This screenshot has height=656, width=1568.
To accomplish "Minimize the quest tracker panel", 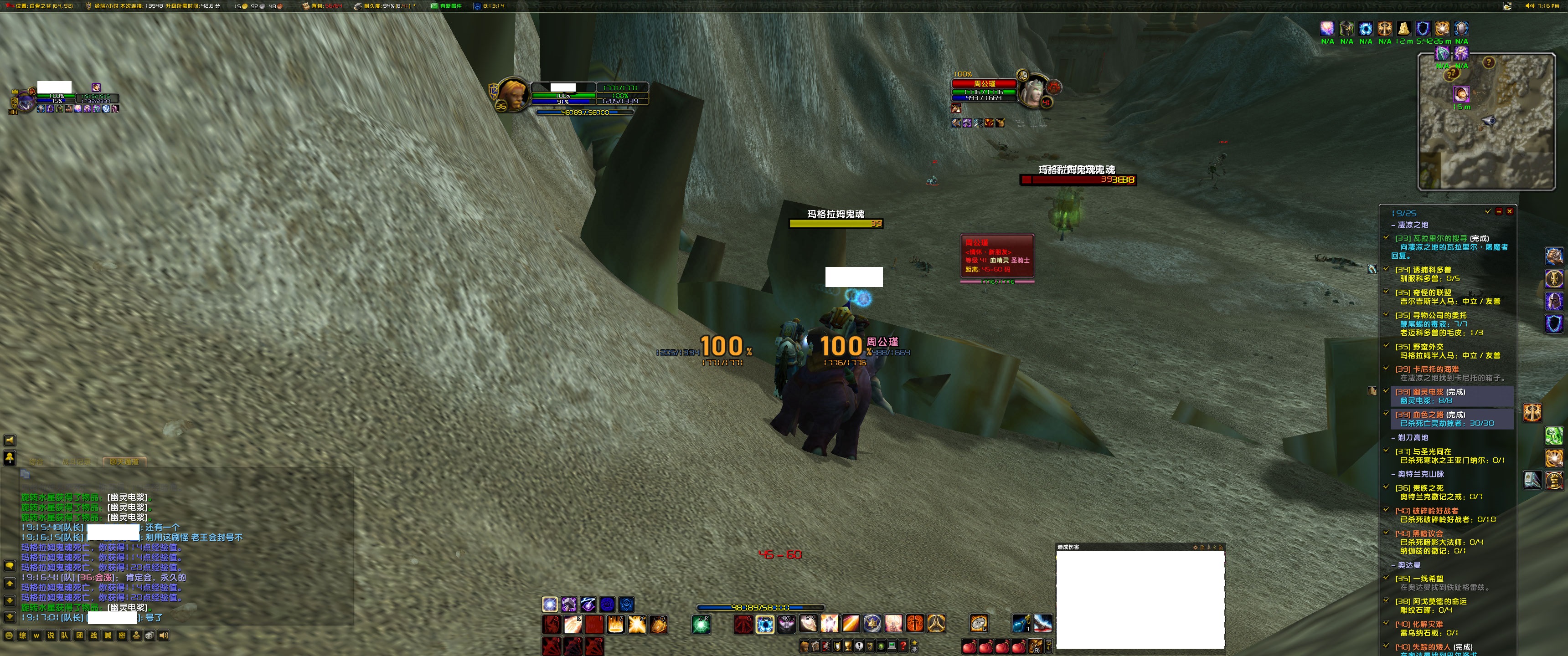I will tap(1499, 212).
